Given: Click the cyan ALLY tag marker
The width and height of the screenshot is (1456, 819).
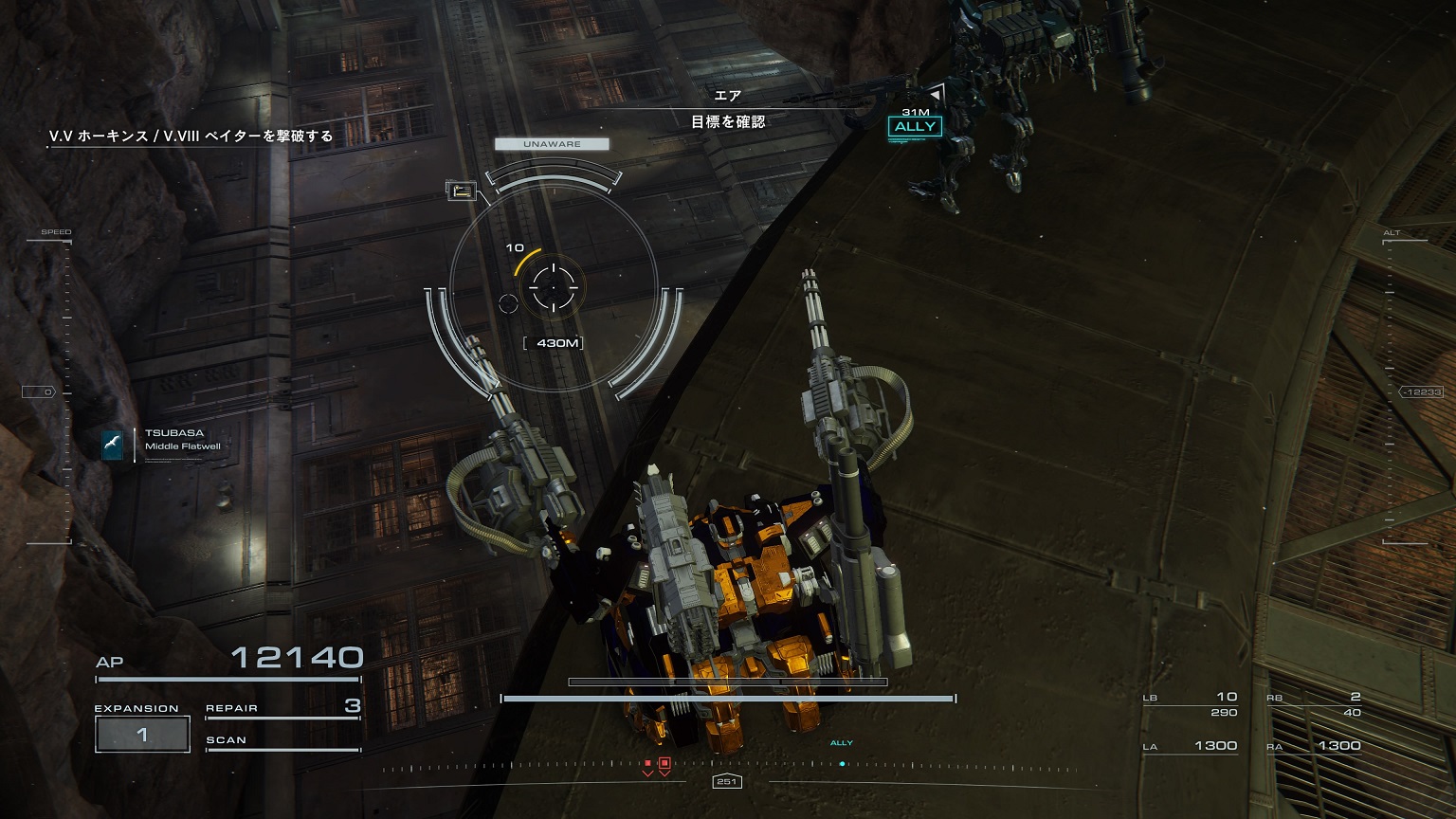Looking at the screenshot, I should (915, 127).
